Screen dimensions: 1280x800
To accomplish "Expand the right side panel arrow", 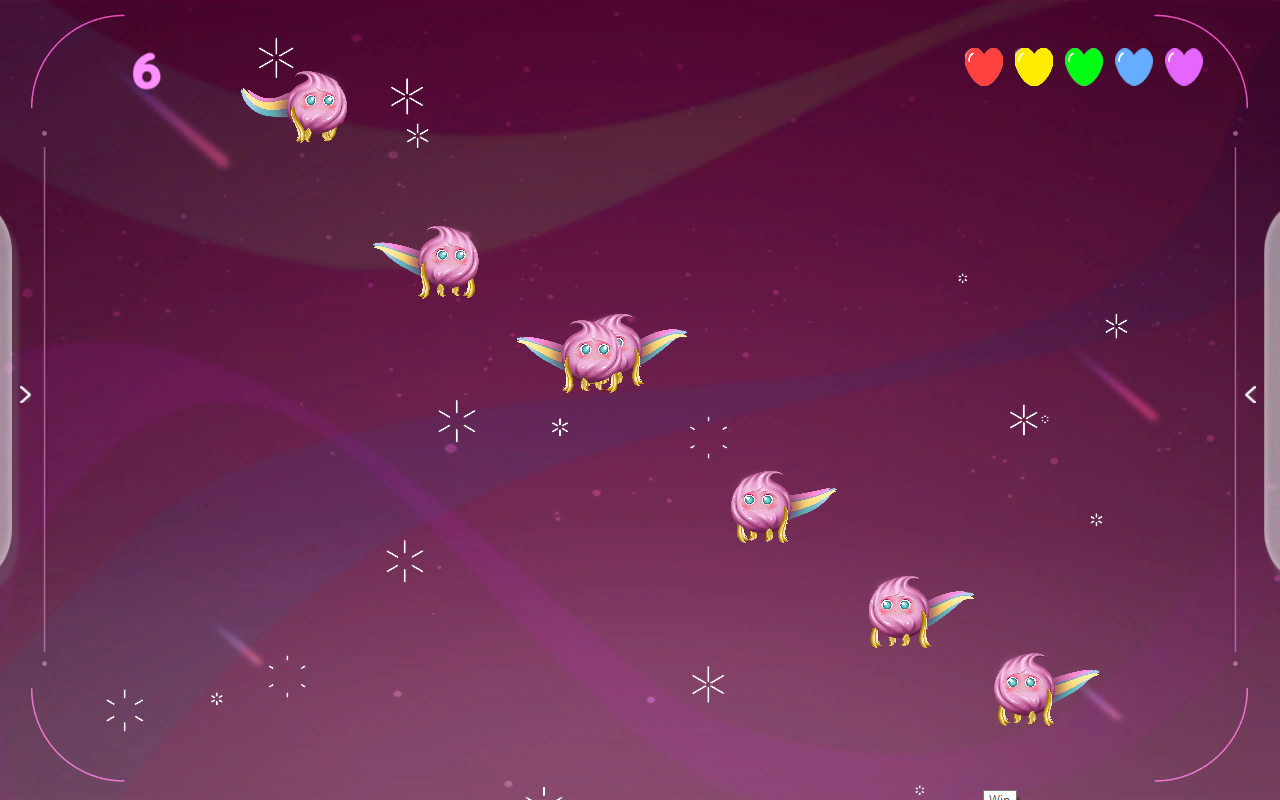I will (1250, 395).
